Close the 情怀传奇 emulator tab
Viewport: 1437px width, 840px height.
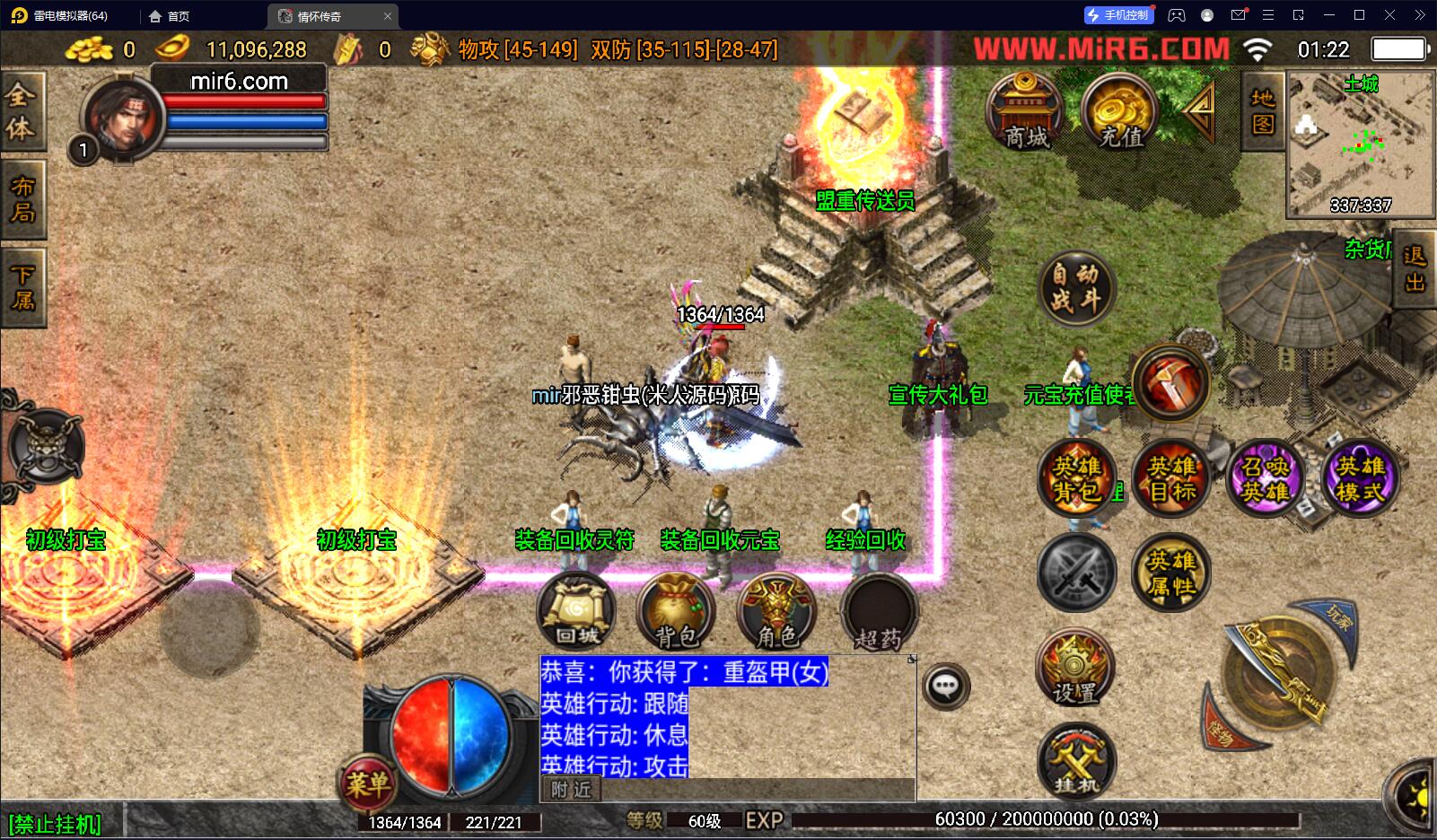click(x=388, y=16)
